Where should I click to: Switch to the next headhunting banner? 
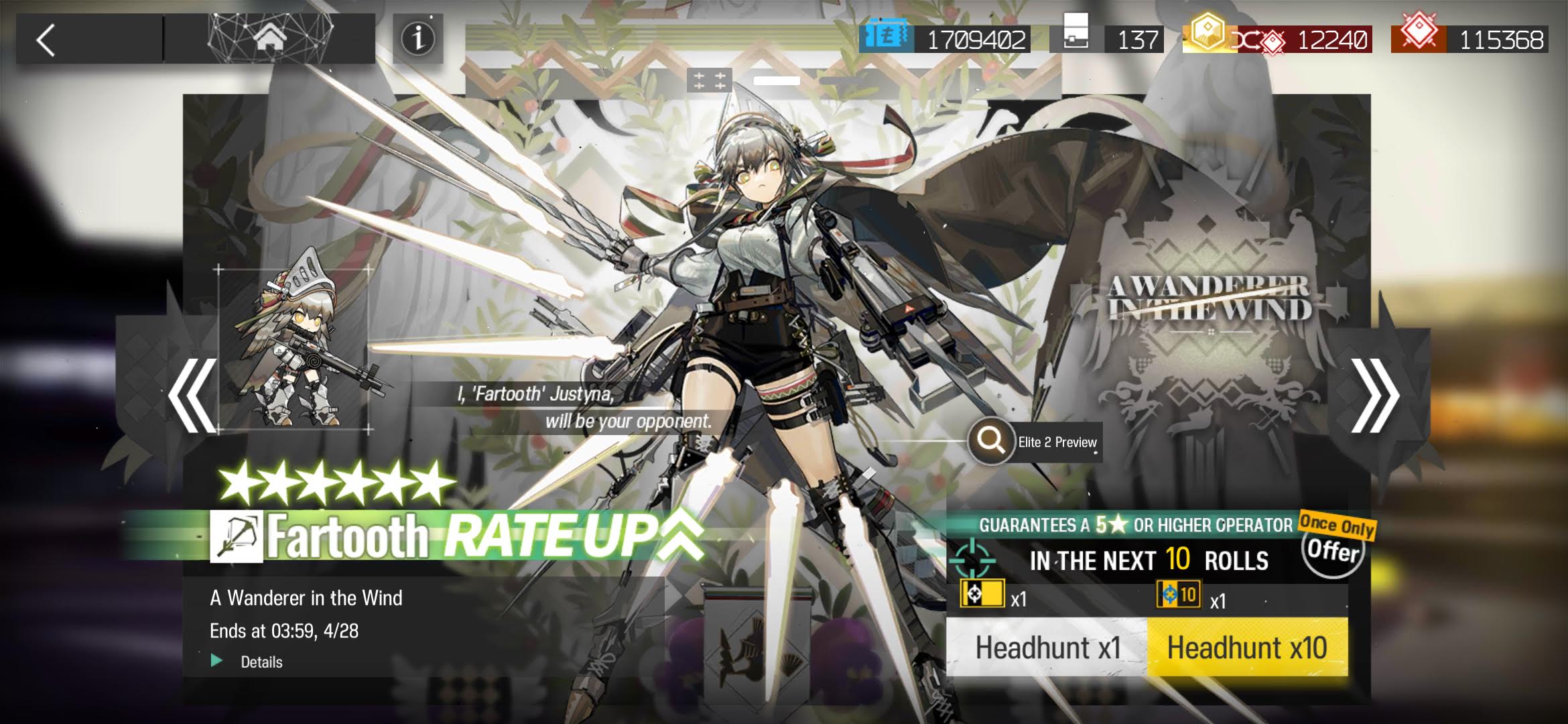[x=1374, y=396]
